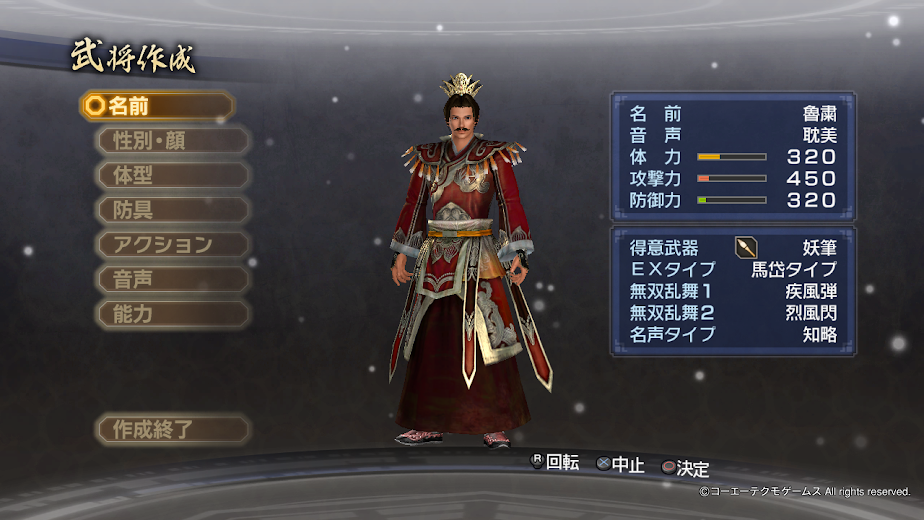The height and width of the screenshot is (520, 924).
Task: Open the 性別・顔 (Gender/Face) option
Action: pyautogui.click(x=172, y=141)
